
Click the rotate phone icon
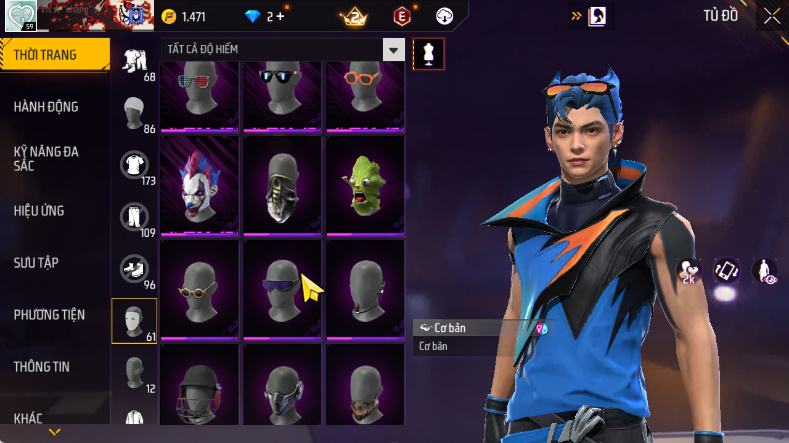(725, 271)
